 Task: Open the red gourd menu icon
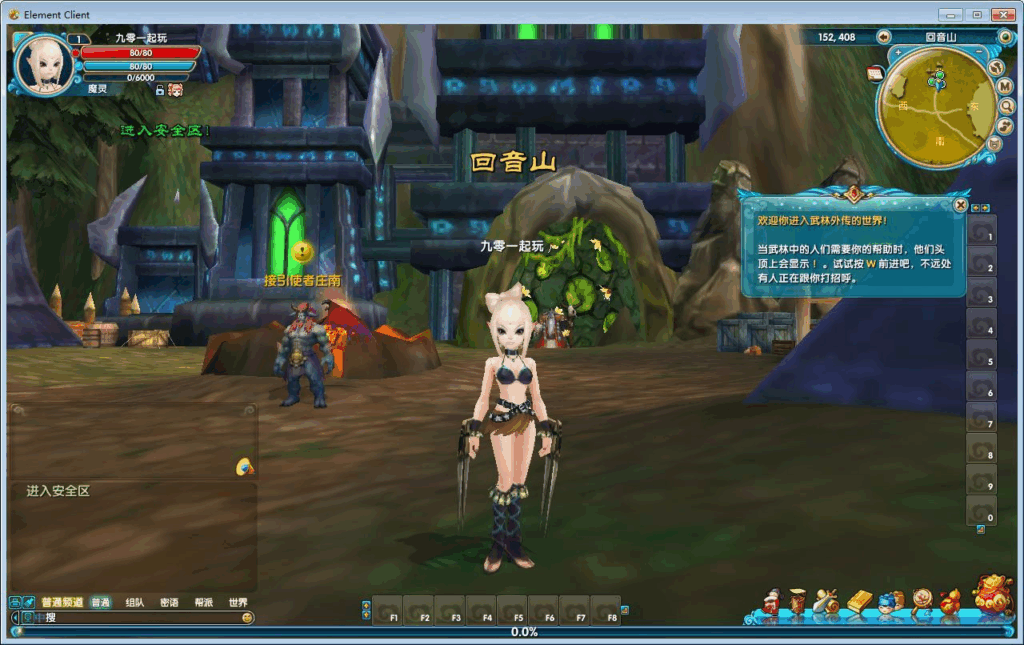(949, 601)
